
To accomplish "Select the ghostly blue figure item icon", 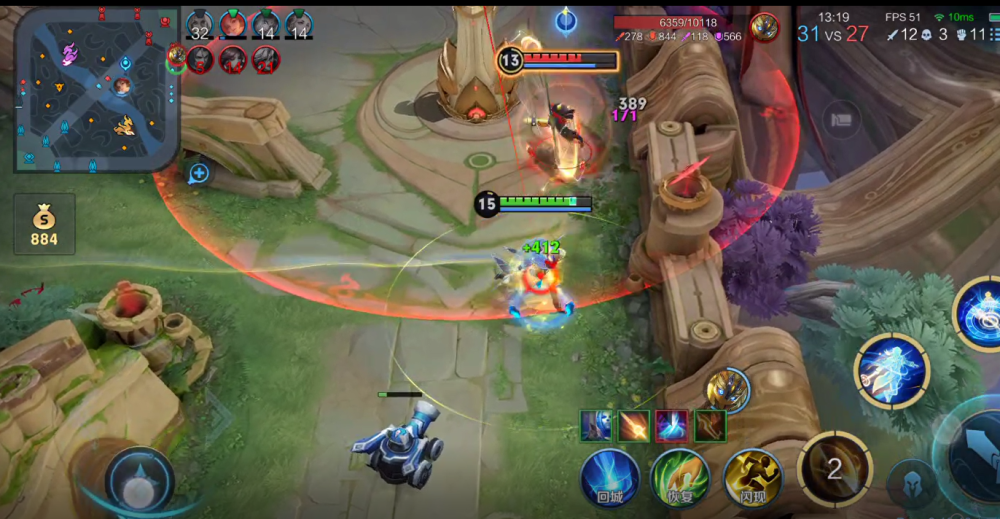I will (596, 425).
